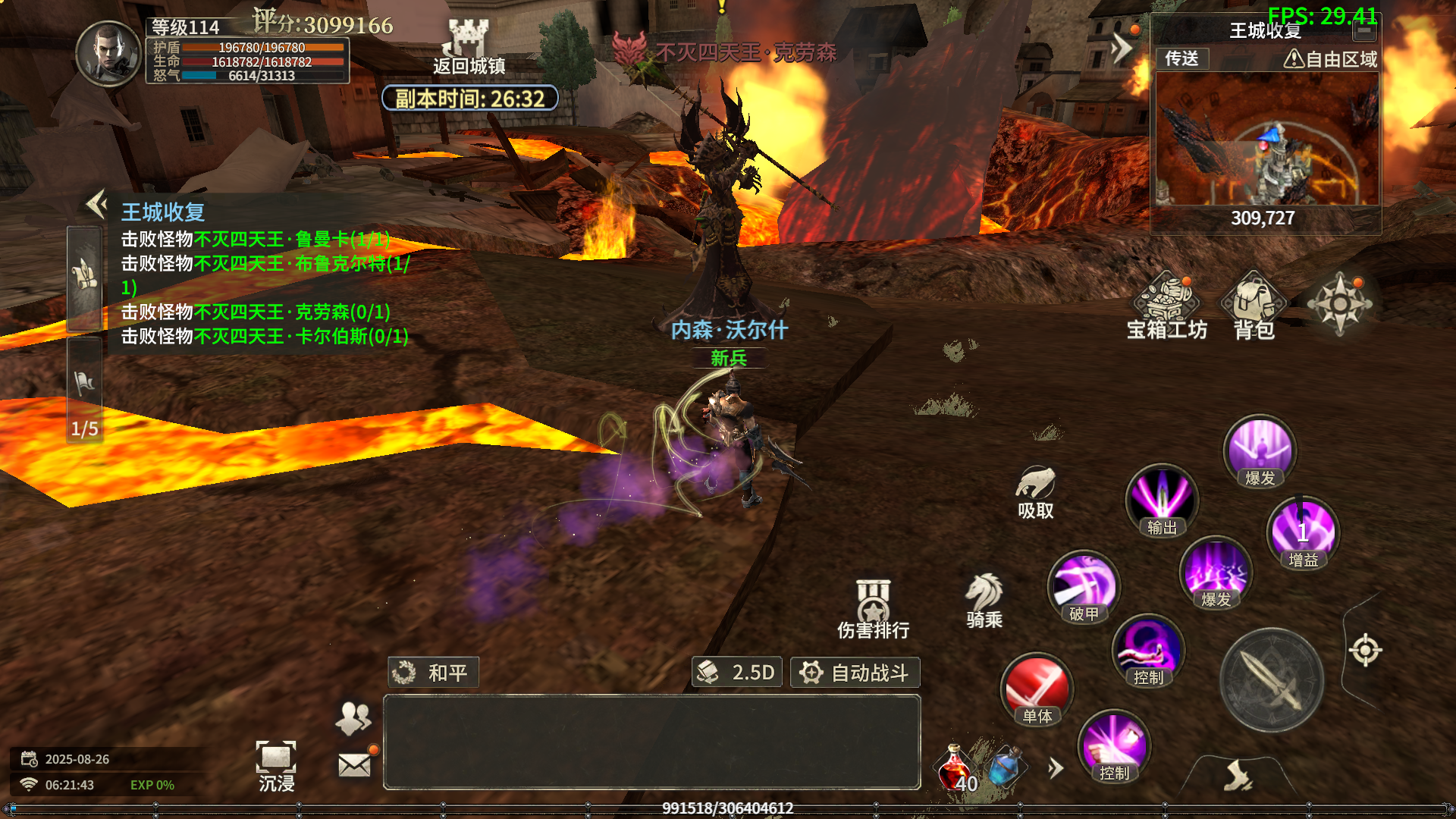Use the red health potion
This screenshot has height=819, width=1456.
coord(955,767)
